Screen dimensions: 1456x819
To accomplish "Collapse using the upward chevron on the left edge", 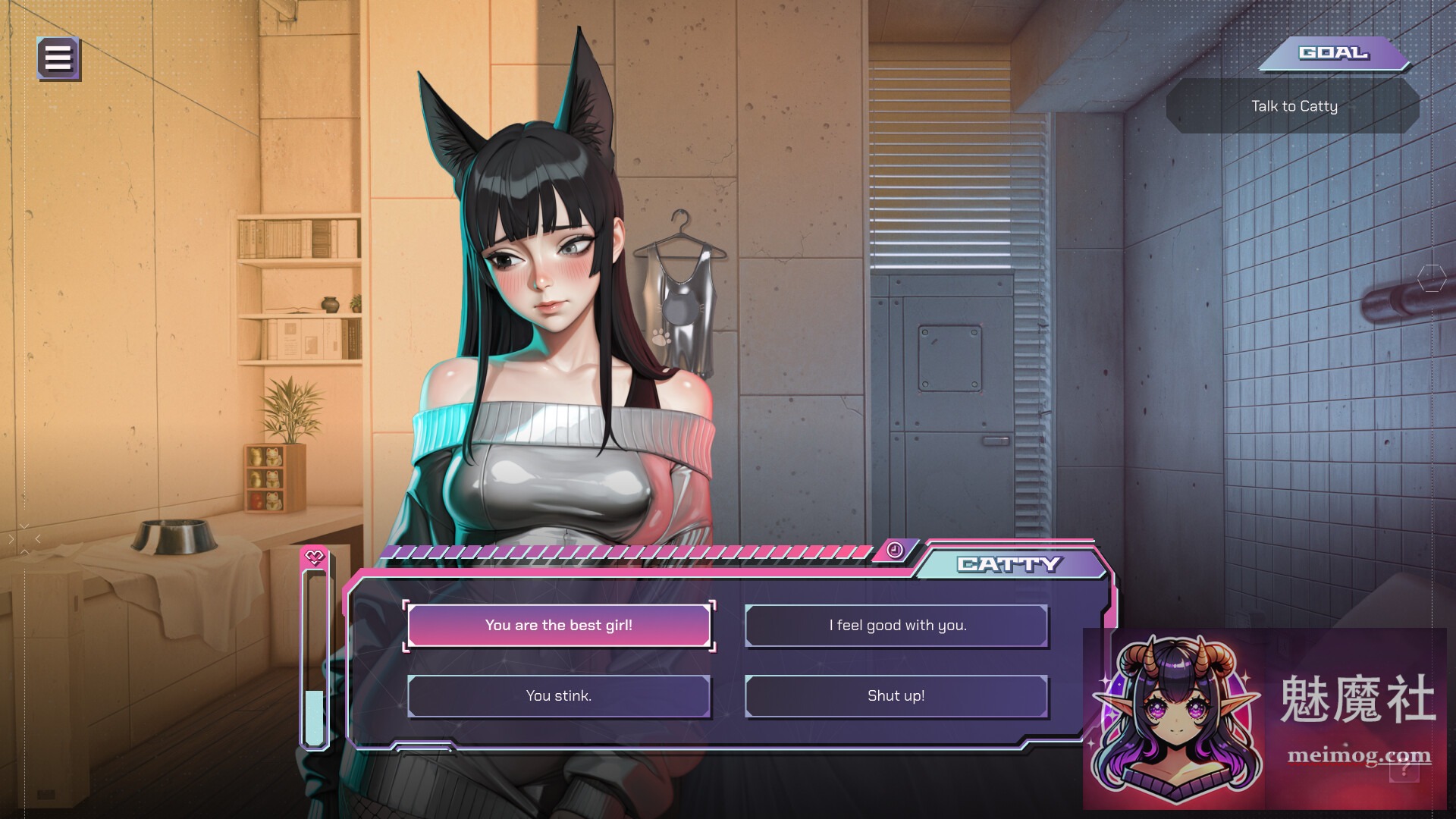I will [24, 551].
